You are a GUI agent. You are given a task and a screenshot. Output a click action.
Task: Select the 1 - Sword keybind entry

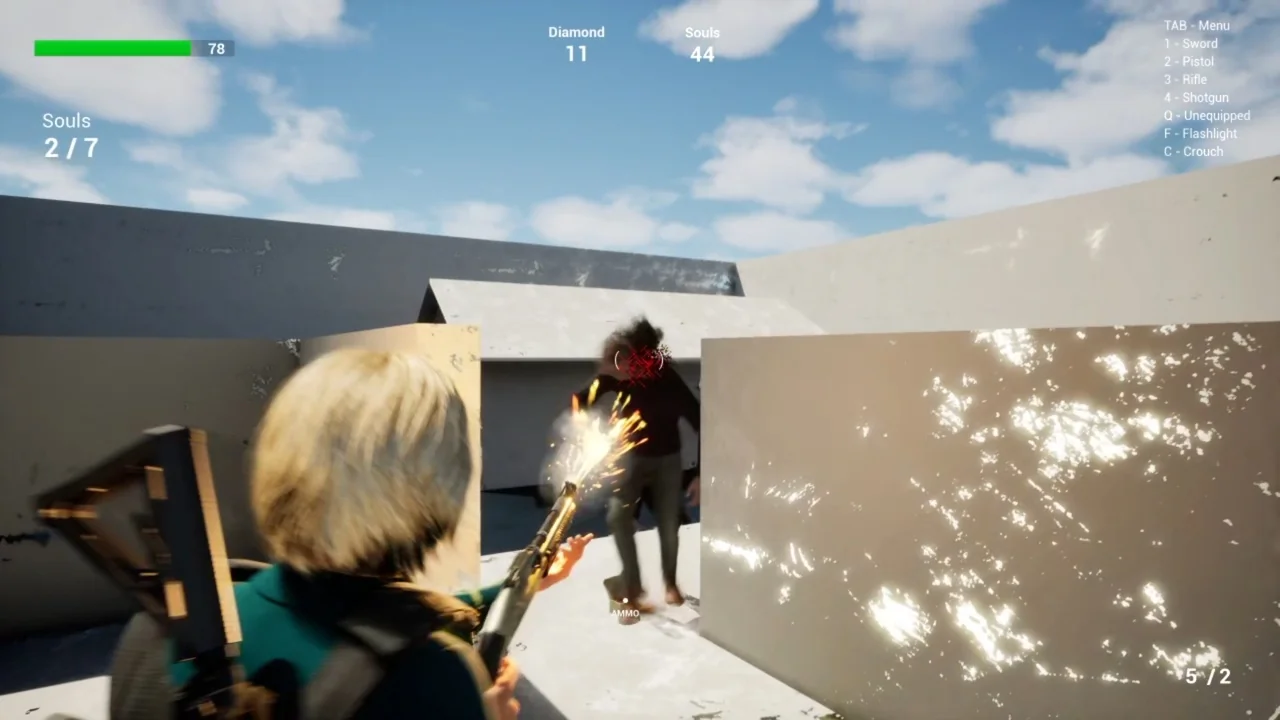click(1190, 43)
